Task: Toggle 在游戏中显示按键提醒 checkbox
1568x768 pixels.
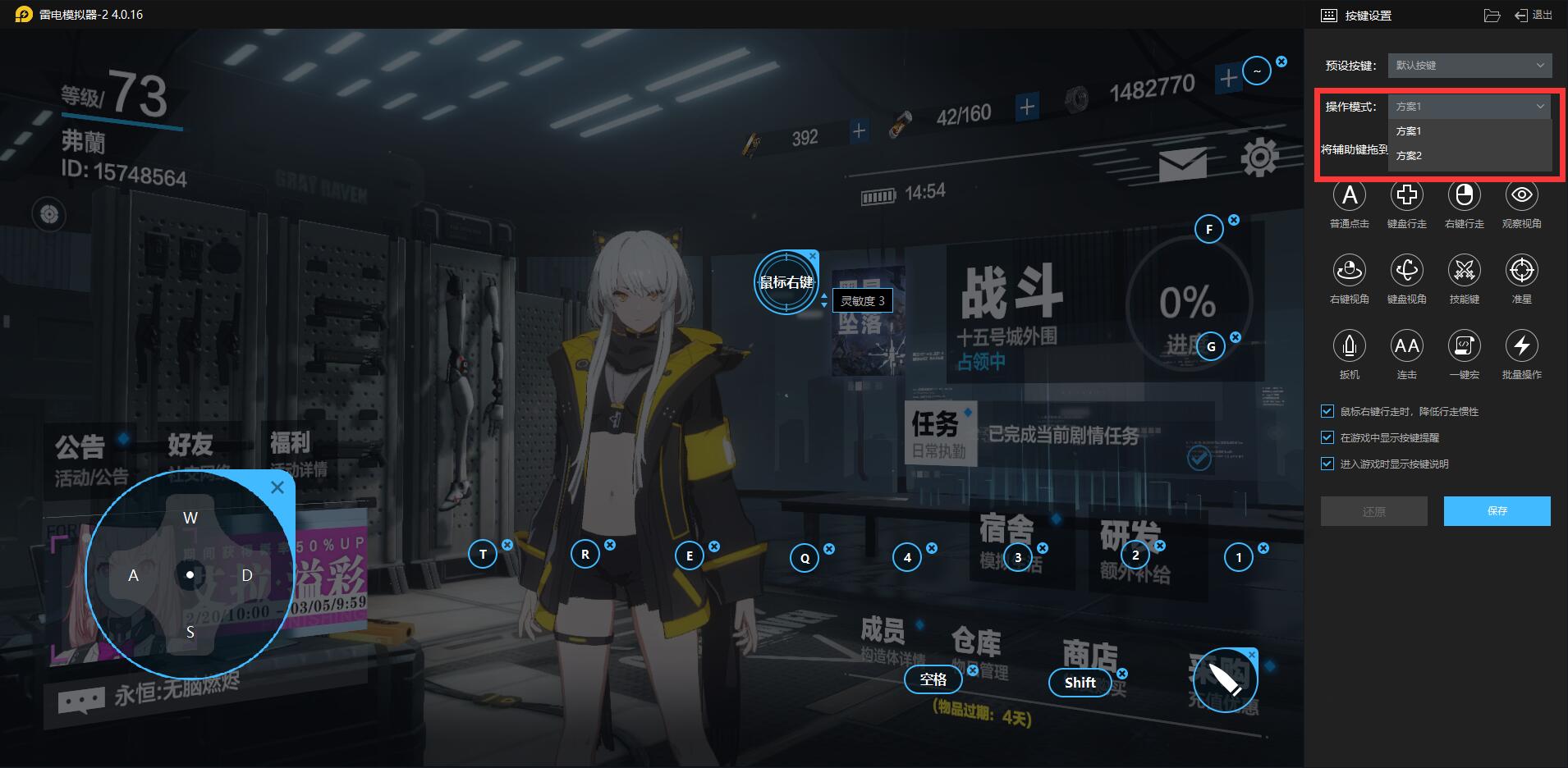Action: tap(1327, 438)
